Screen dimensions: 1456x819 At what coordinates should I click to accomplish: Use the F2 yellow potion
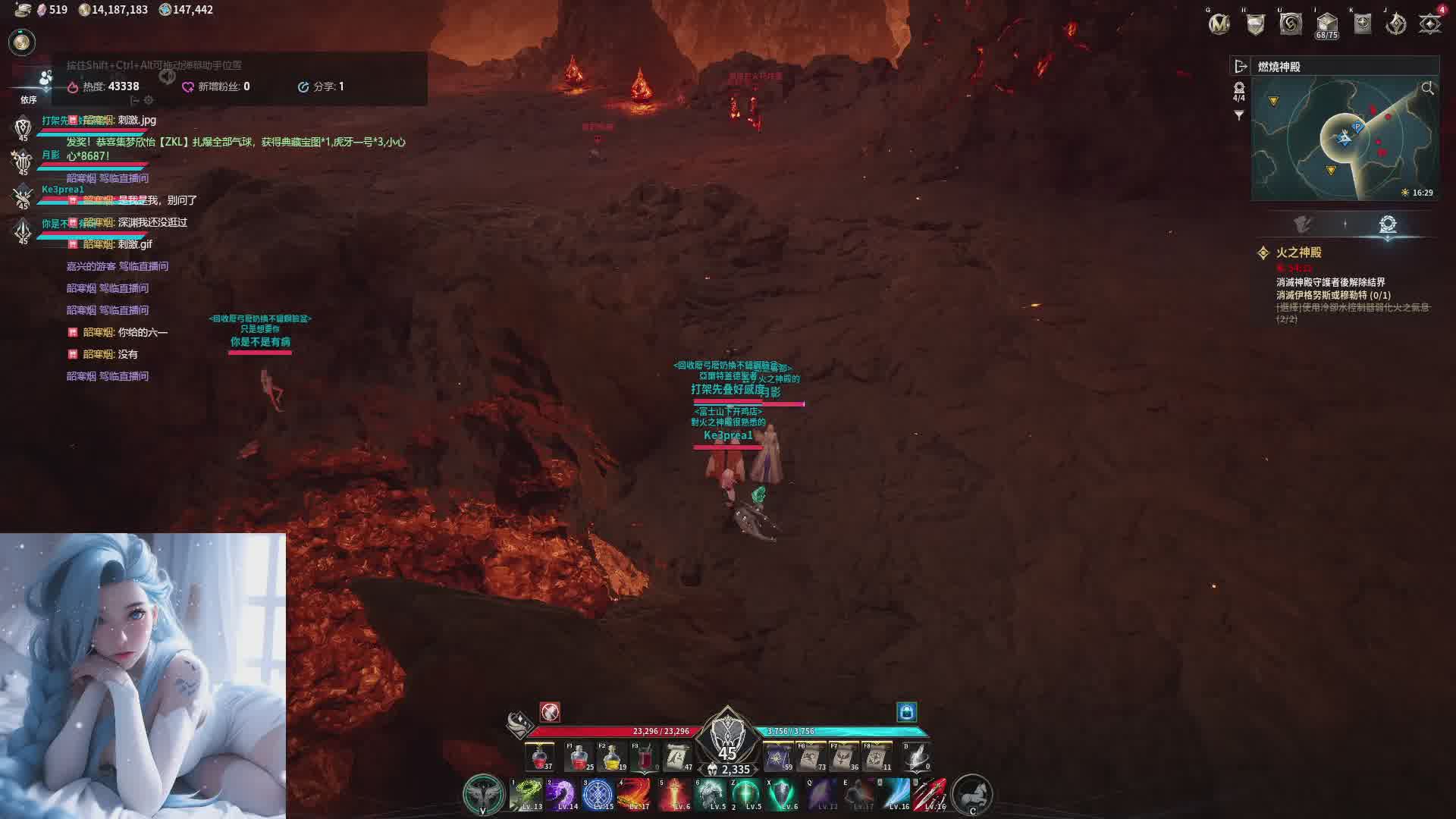tap(611, 757)
